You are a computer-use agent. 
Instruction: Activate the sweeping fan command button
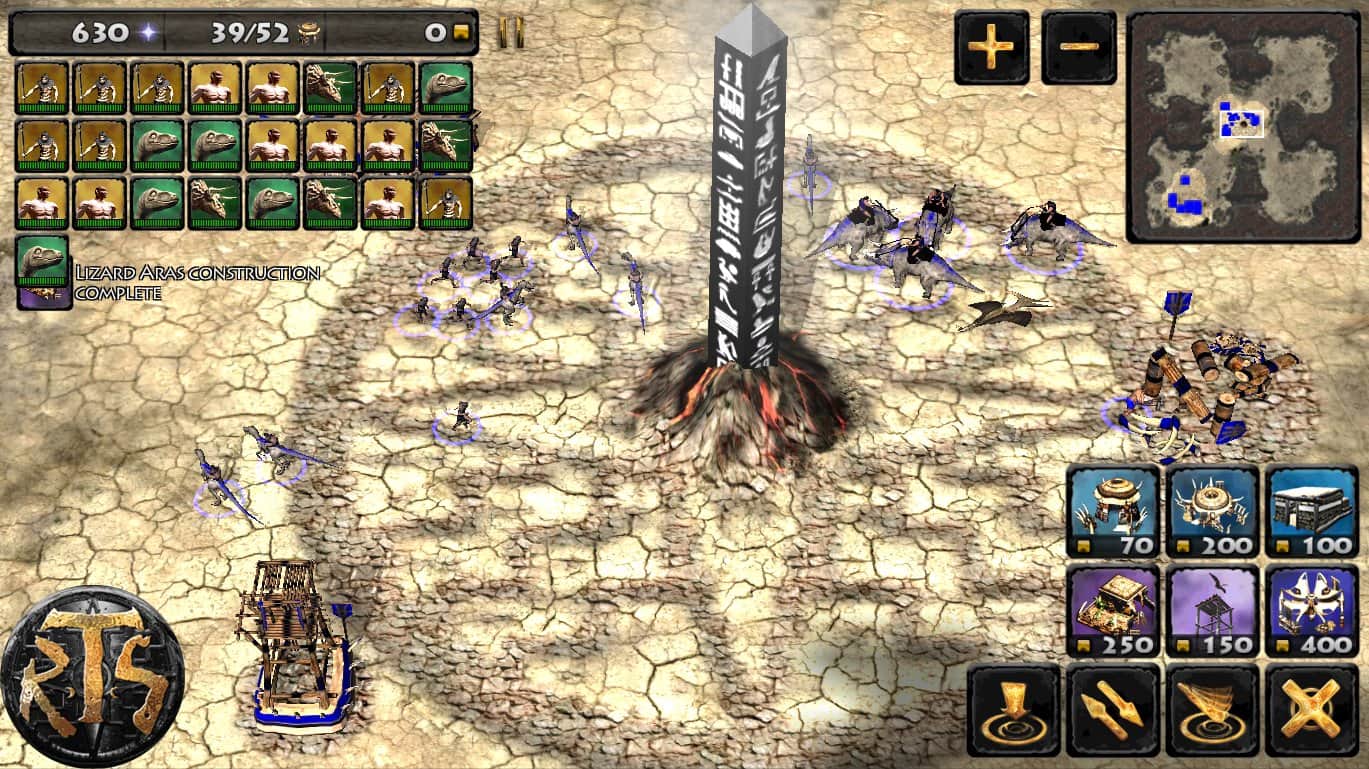[x=1212, y=710]
